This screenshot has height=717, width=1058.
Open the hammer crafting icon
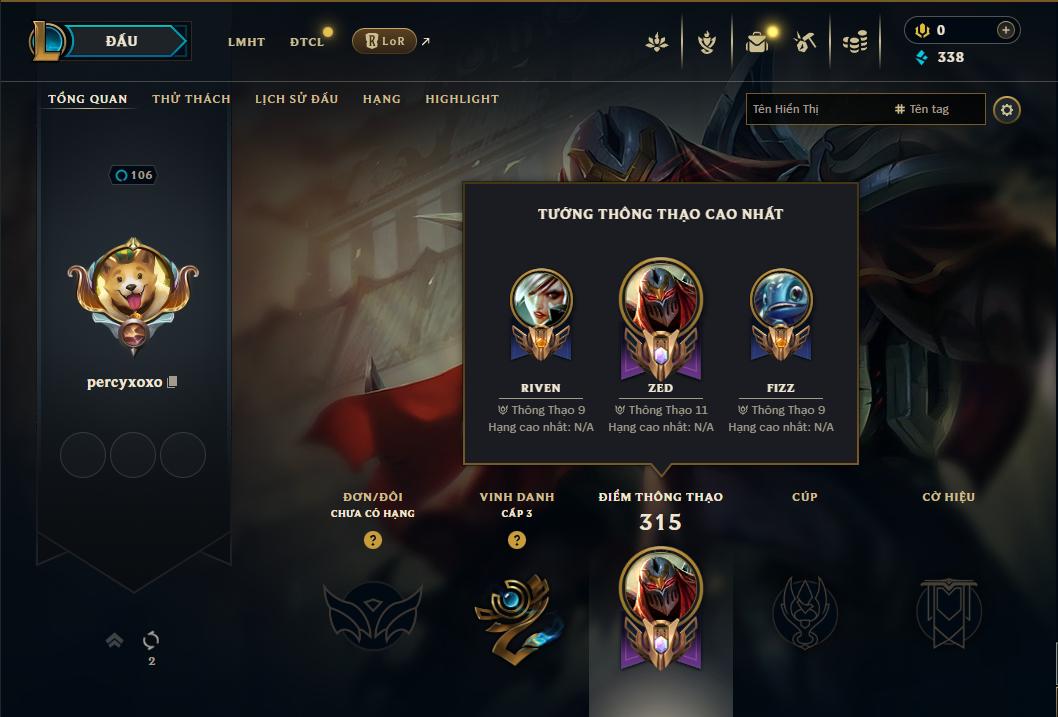click(x=805, y=42)
